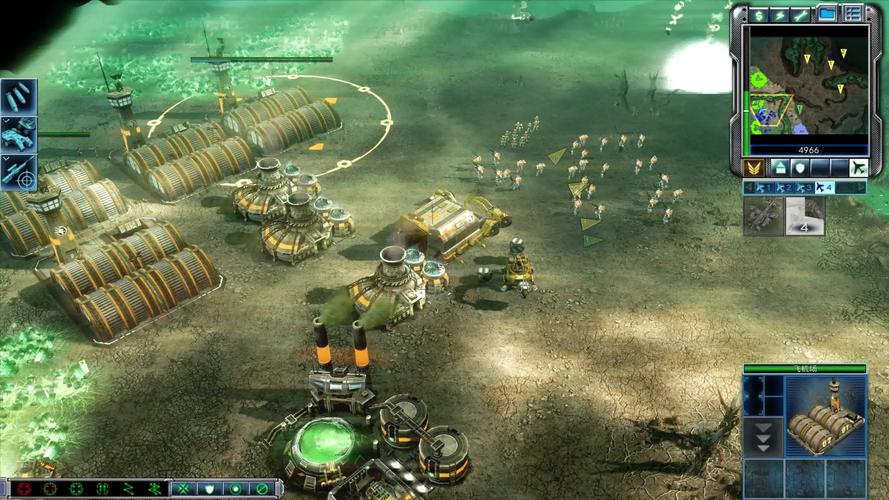Select the aircraft production tab

[857, 168]
